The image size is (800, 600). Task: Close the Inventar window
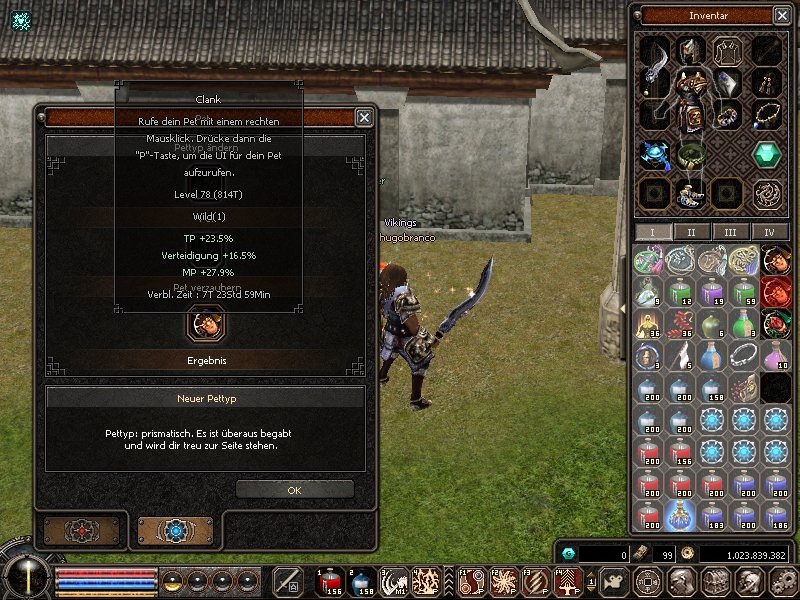pos(781,15)
